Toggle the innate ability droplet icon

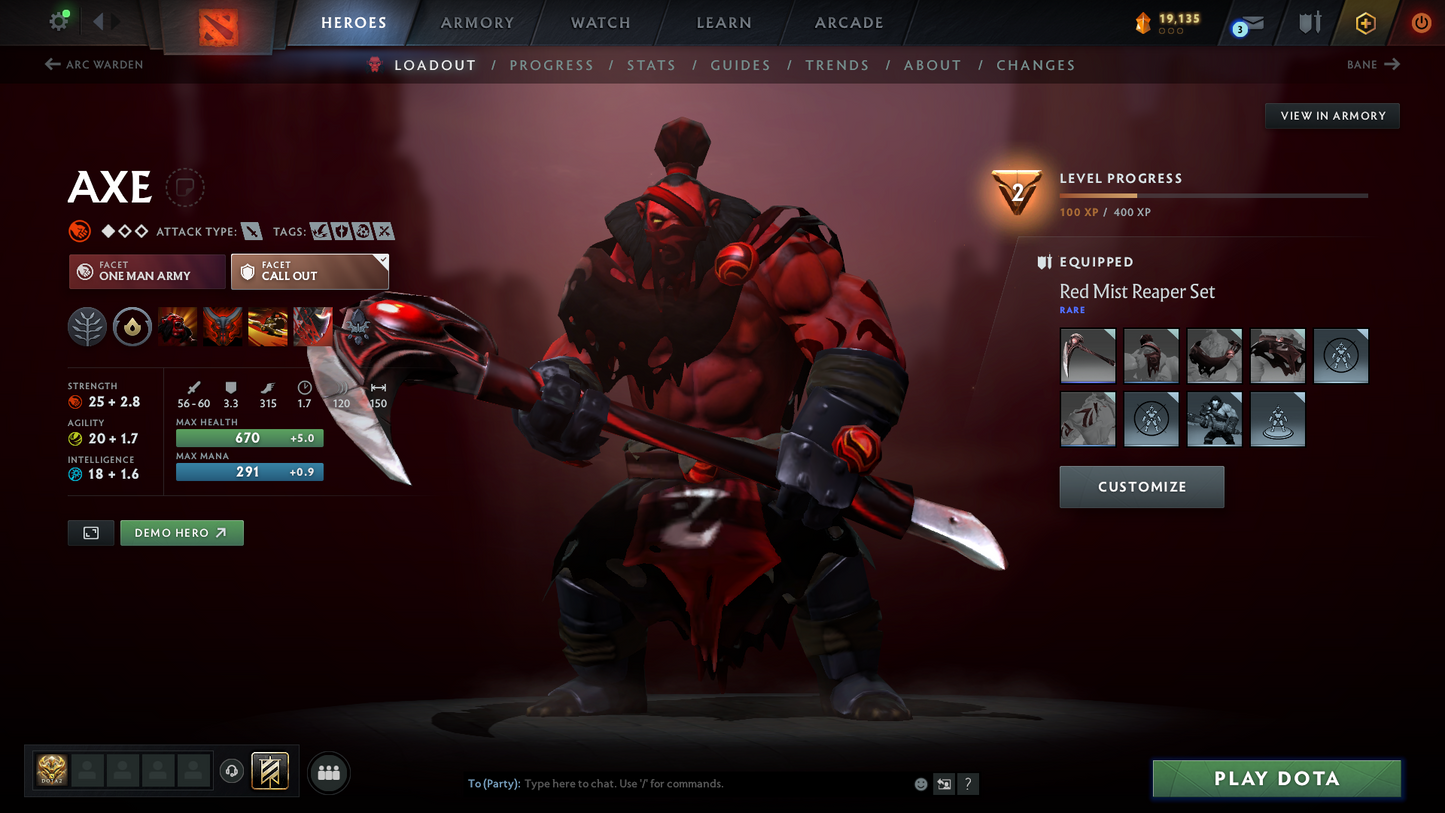coord(132,326)
